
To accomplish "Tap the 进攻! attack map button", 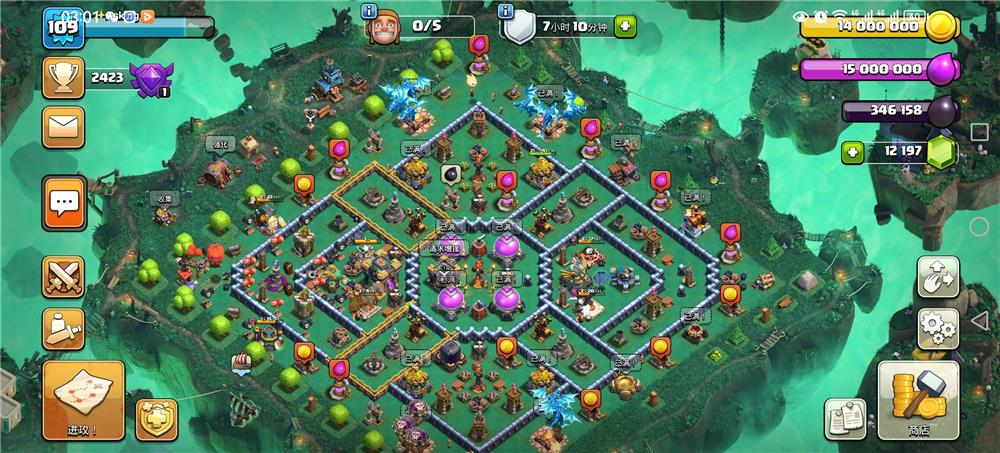I will [84, 399].
